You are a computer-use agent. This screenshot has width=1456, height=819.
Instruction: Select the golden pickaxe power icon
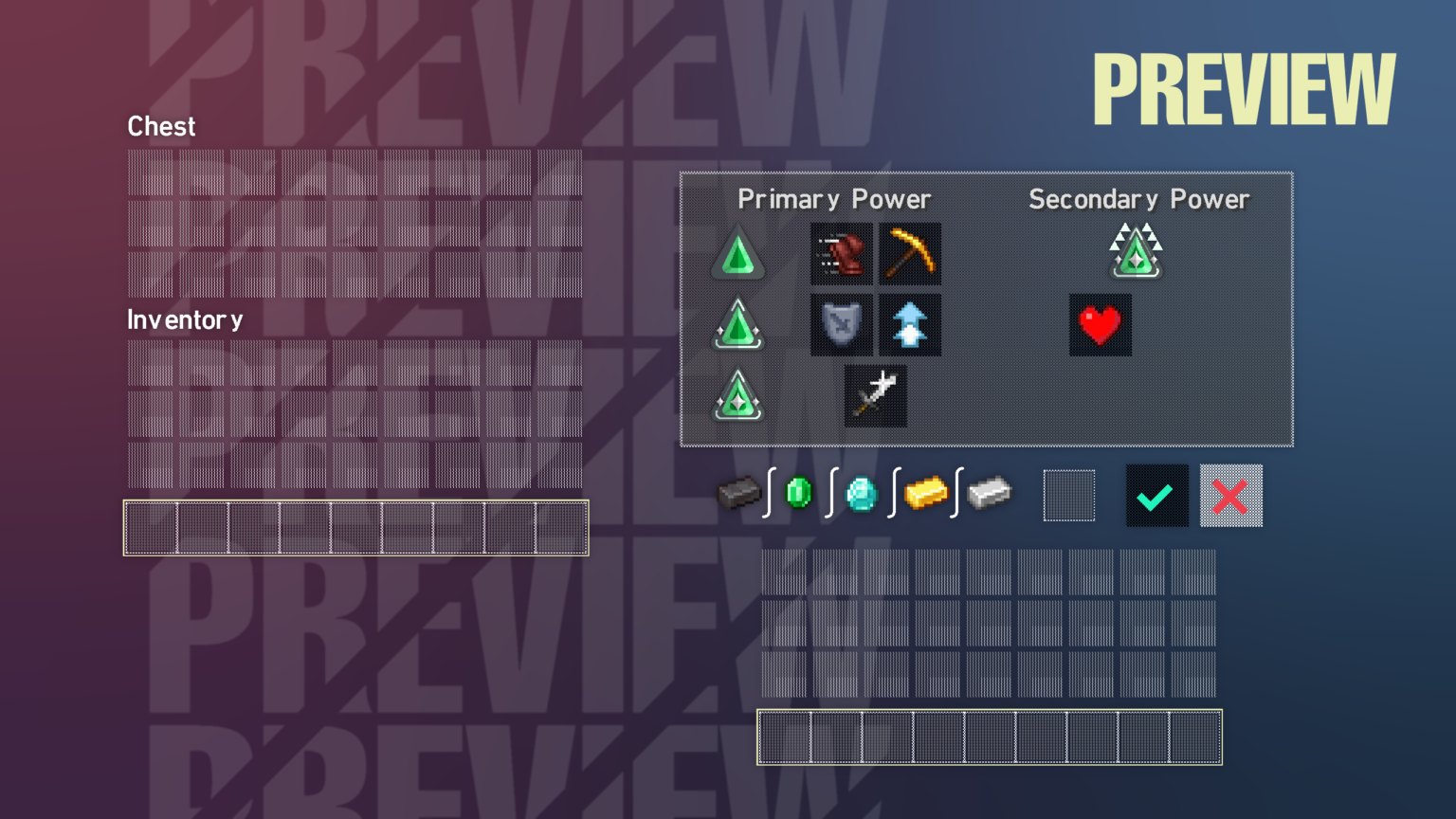[x=909, y=254]
